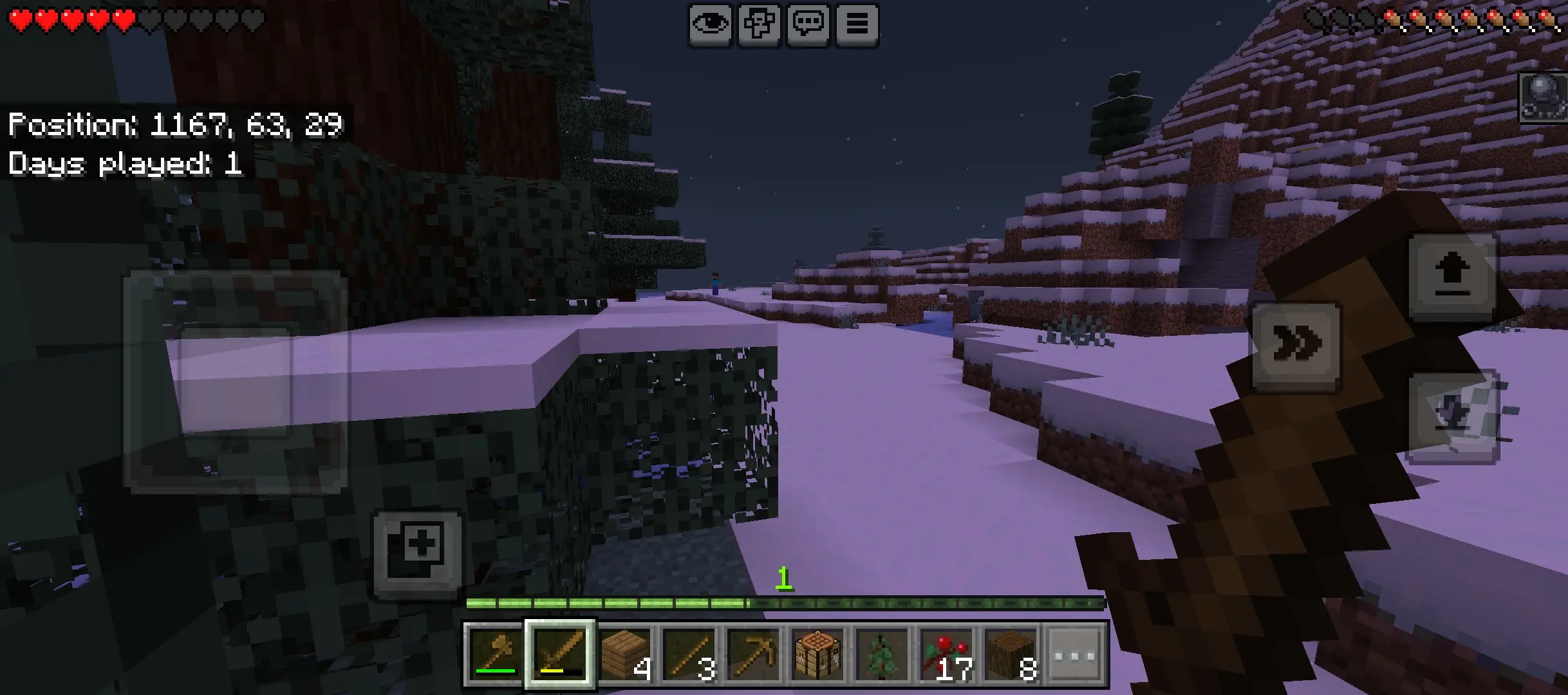Open inventory with the three-dots button
The width and height of the screenshot is (1568, 695).
point(1076,654)
